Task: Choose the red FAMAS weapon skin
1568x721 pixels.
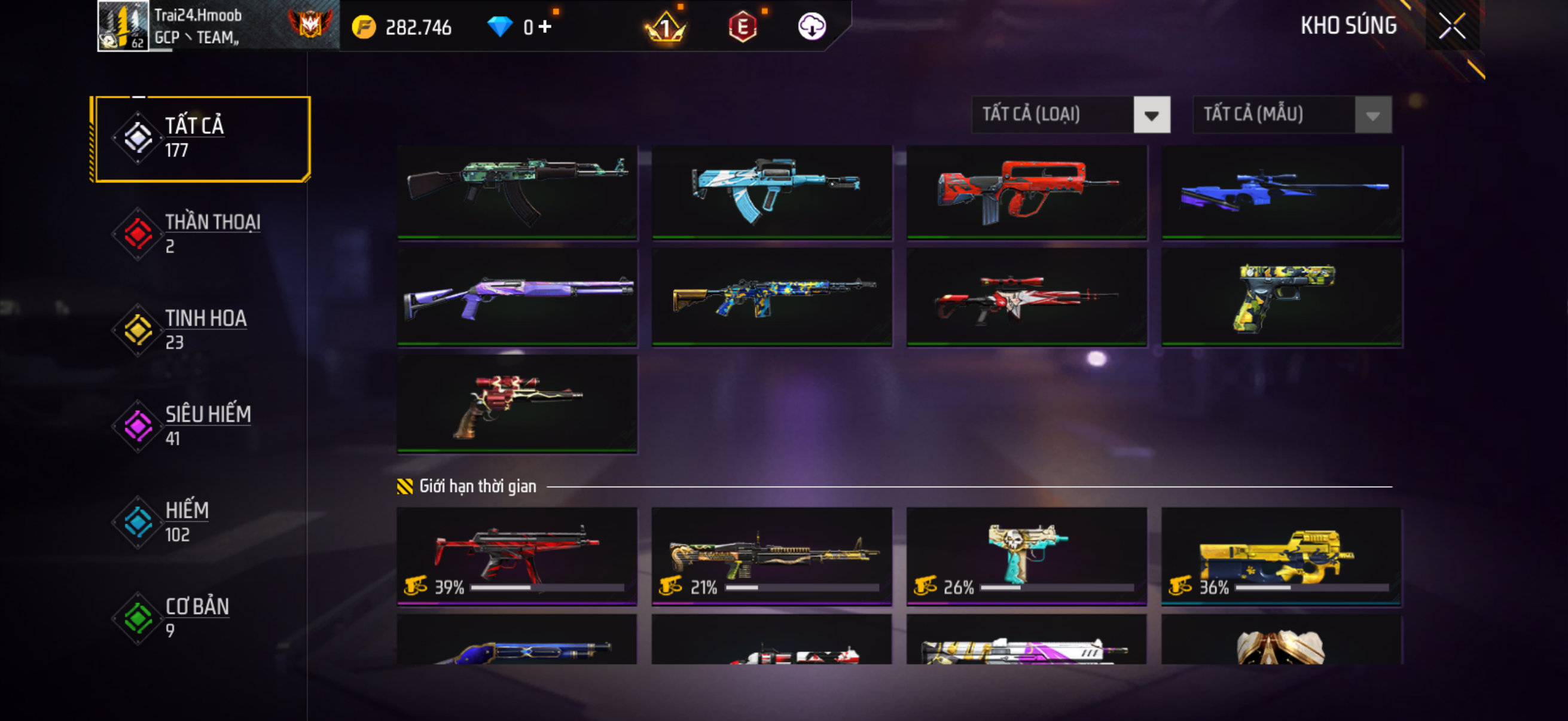Action: [1026, 191]
